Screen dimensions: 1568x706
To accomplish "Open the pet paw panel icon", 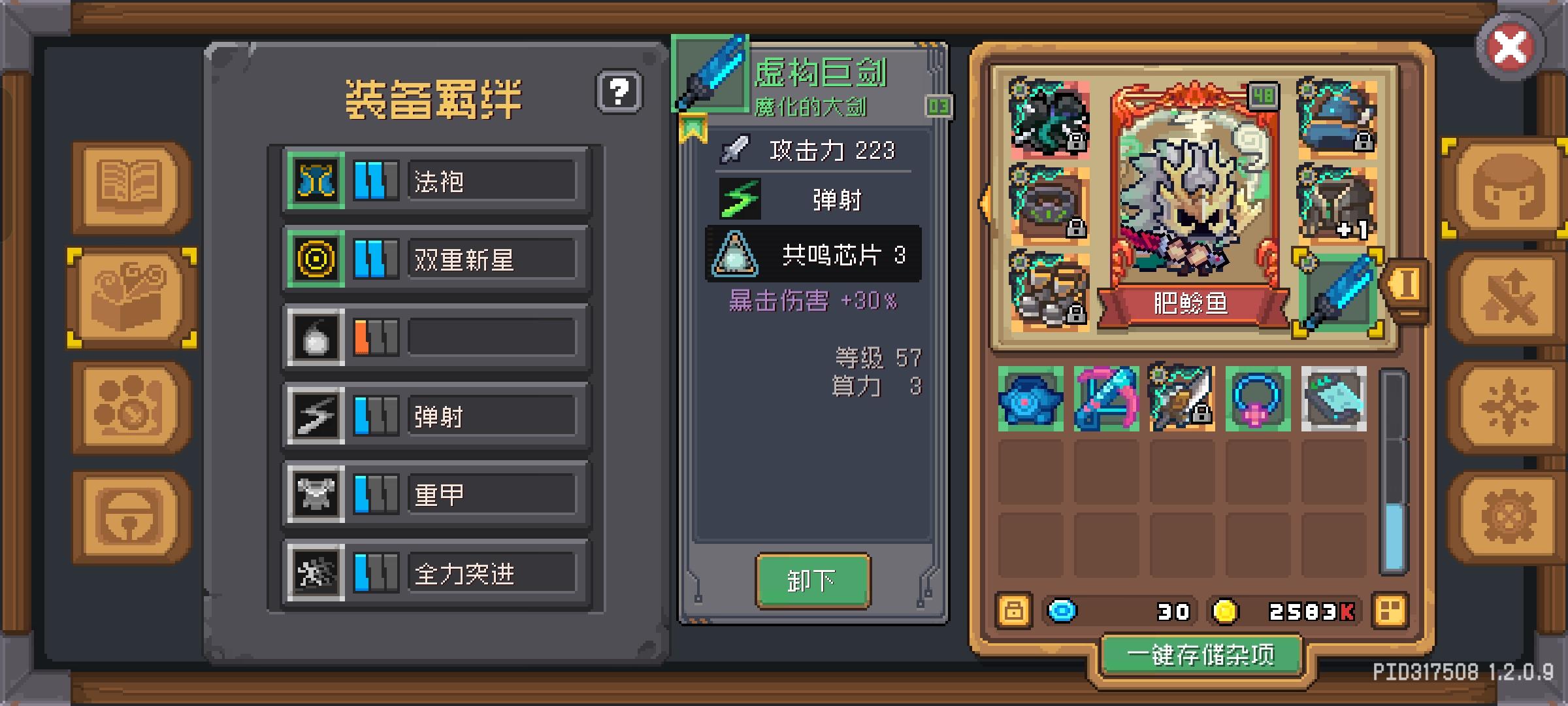I will pyautogui.click(x=131, y=405).
